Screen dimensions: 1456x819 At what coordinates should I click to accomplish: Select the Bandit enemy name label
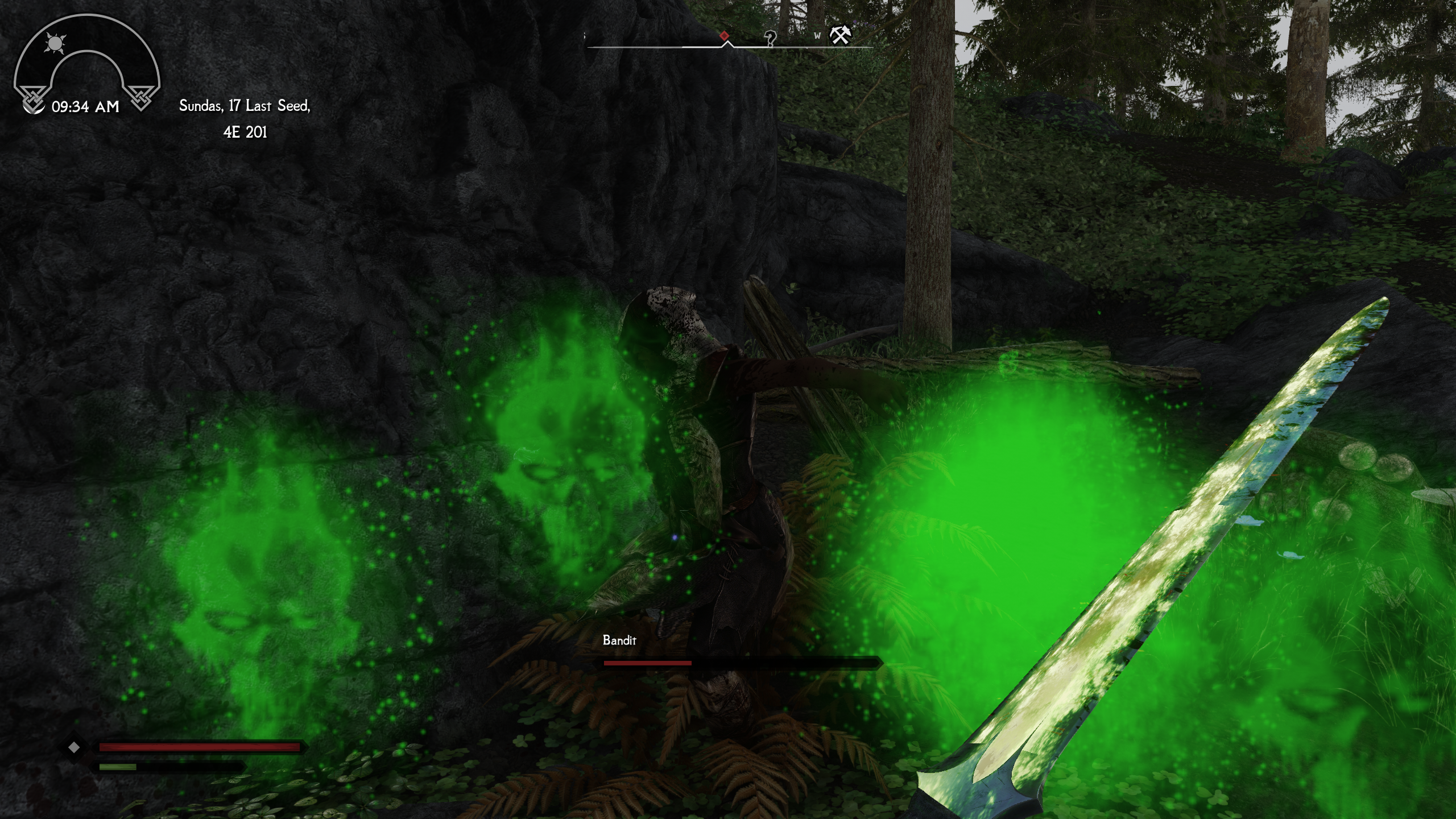620,640
